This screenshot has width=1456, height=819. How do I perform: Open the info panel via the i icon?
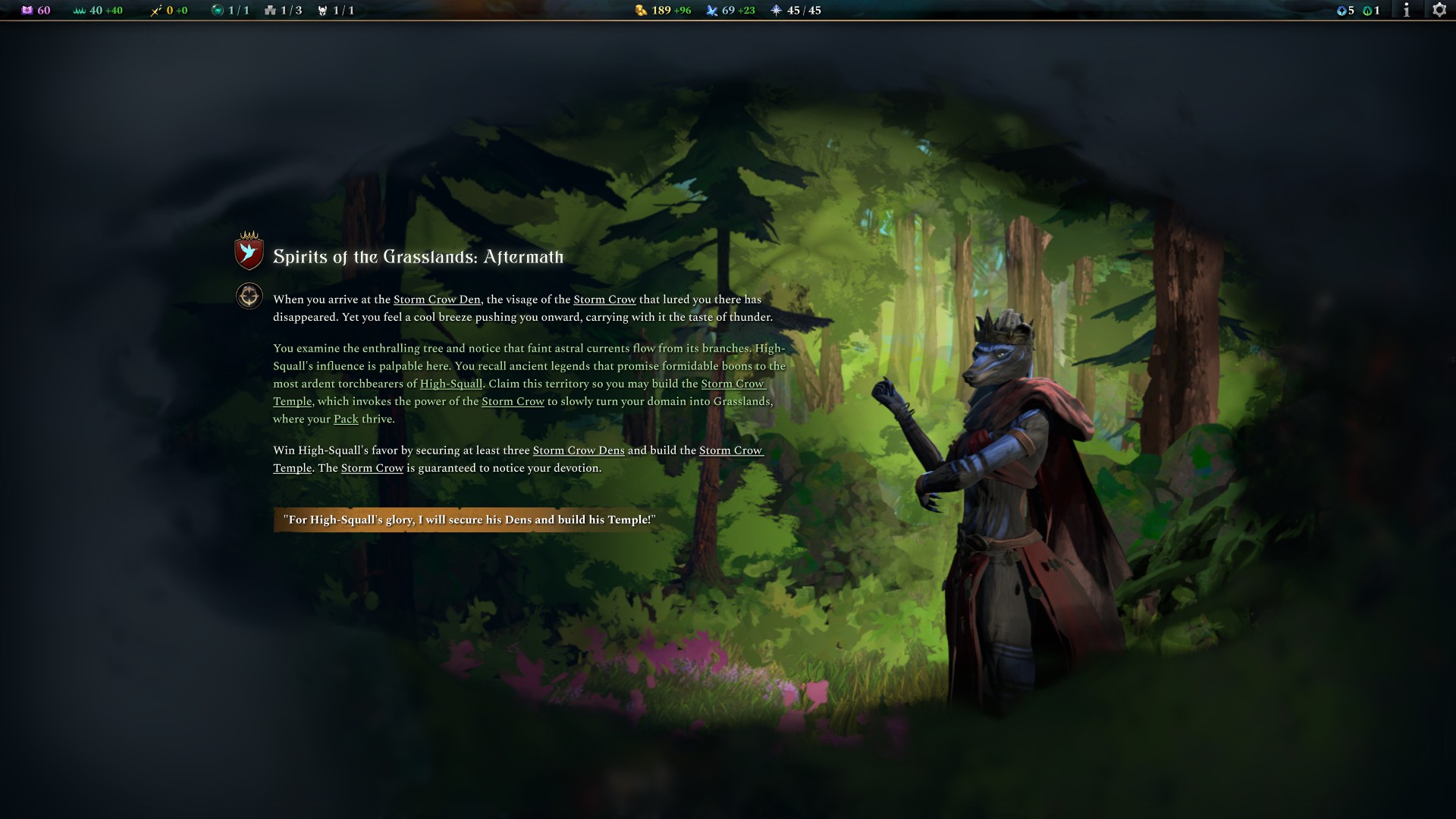1408,11
